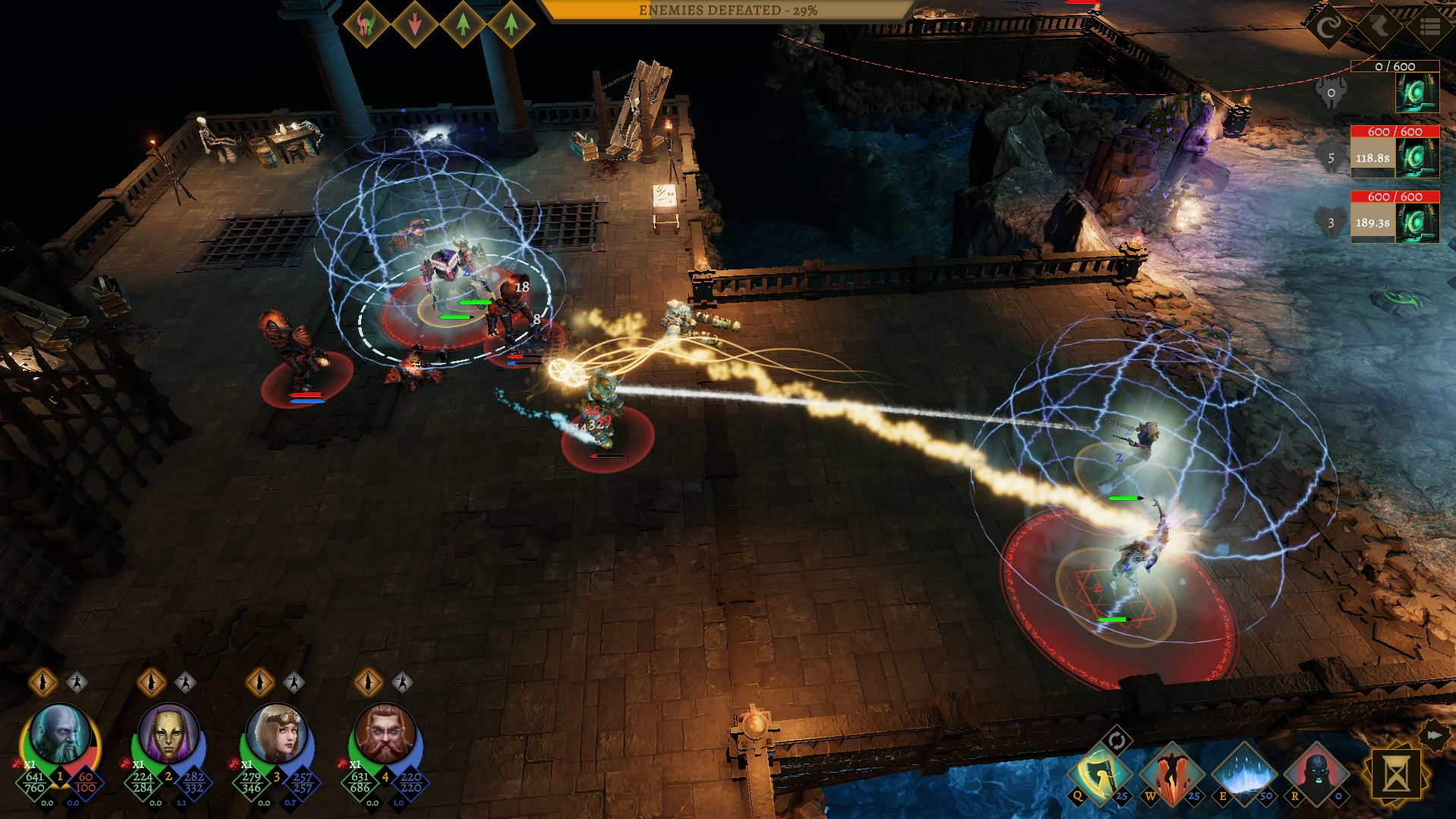Click the hourglass pause button
This screenshot has height=819, width=1456.
pos(1396,776)
